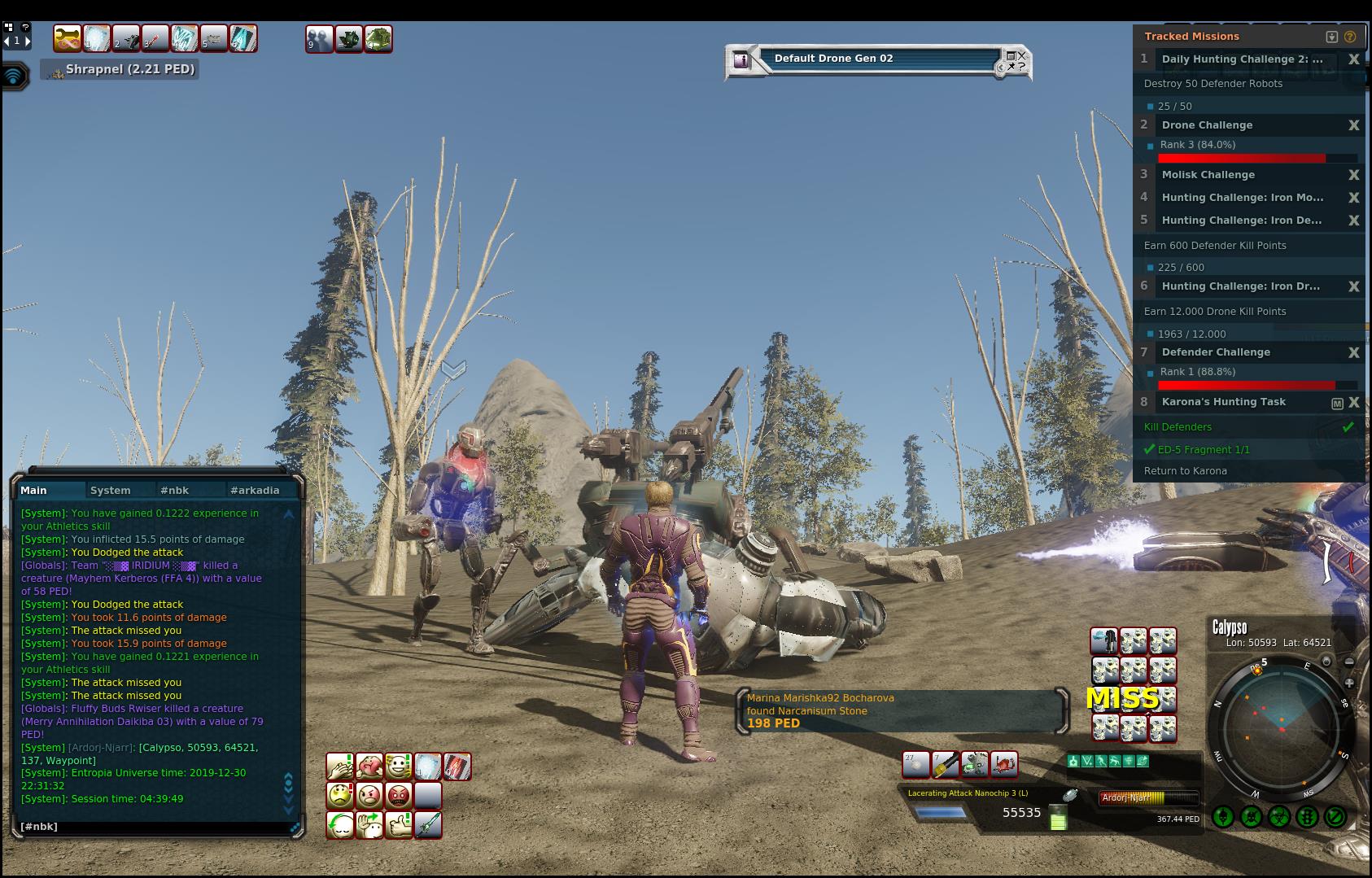Open the #arkadia chat tab

(255, 490)
